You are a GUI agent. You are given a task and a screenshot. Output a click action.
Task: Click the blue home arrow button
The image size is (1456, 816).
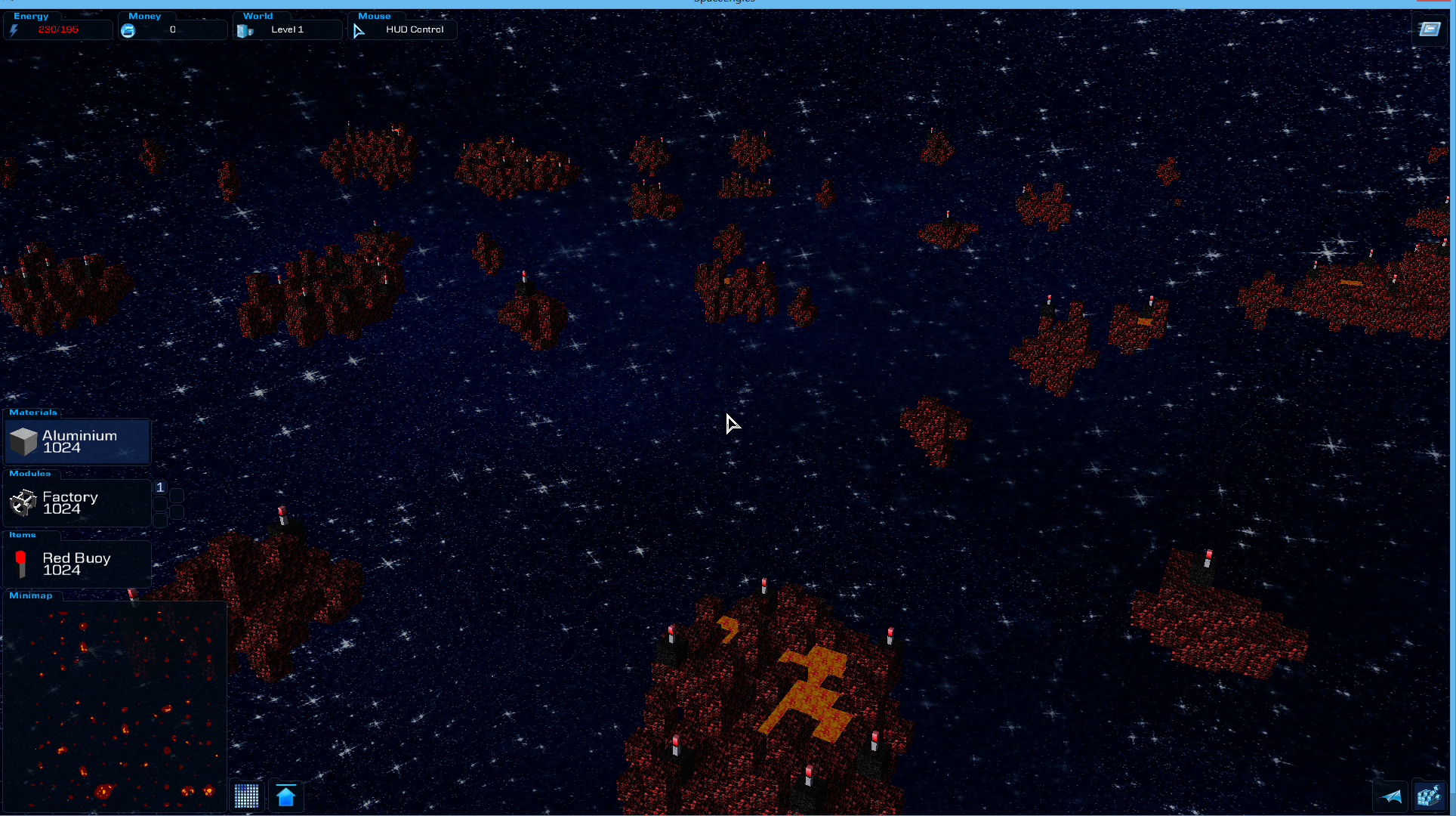285,796
